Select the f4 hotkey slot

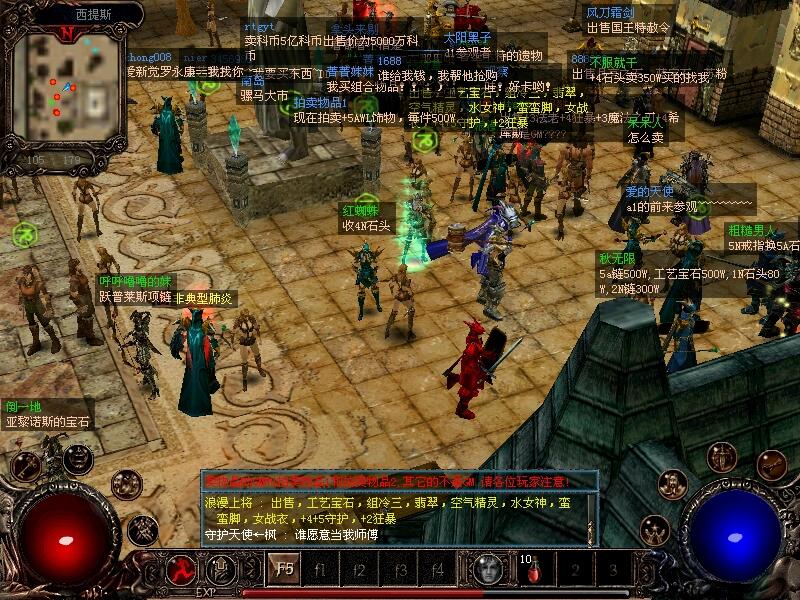pos(437,570)
